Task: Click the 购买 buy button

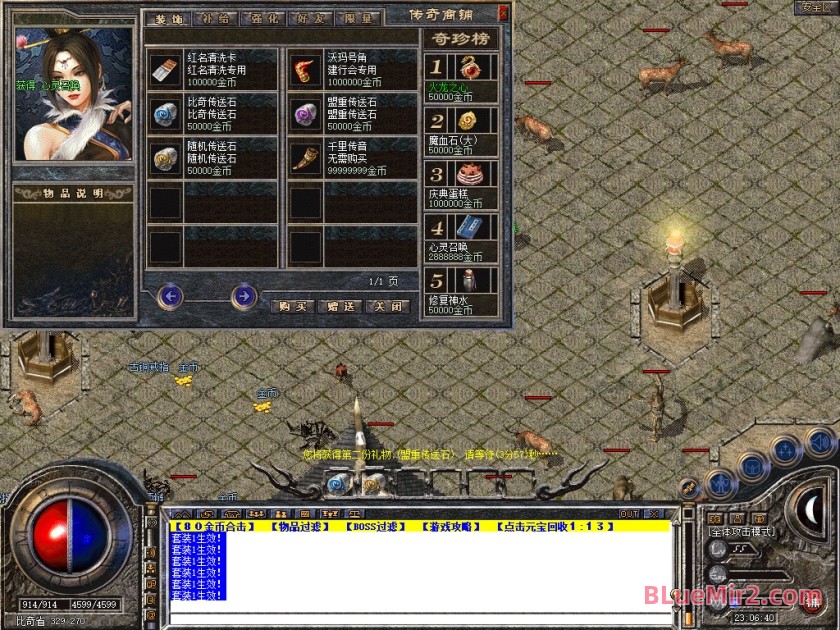Action: [291, 306]
